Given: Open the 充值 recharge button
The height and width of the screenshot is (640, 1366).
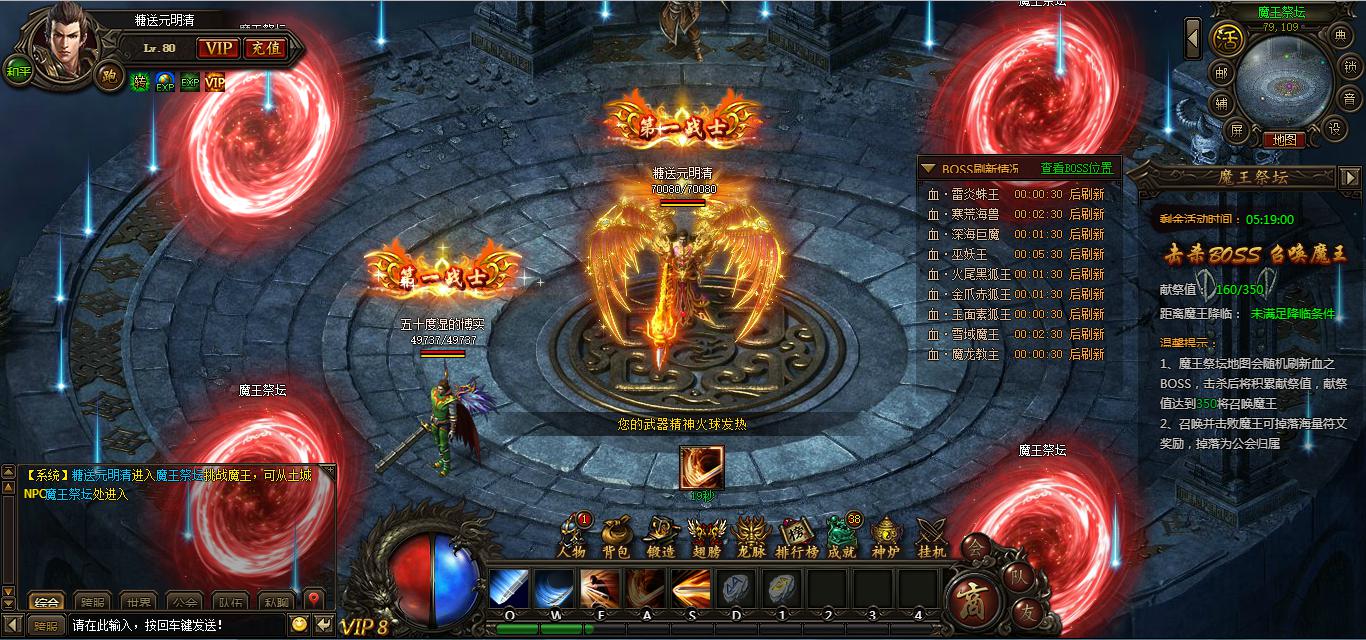Looking at the screenshot, I should click(x=265, y=48).
